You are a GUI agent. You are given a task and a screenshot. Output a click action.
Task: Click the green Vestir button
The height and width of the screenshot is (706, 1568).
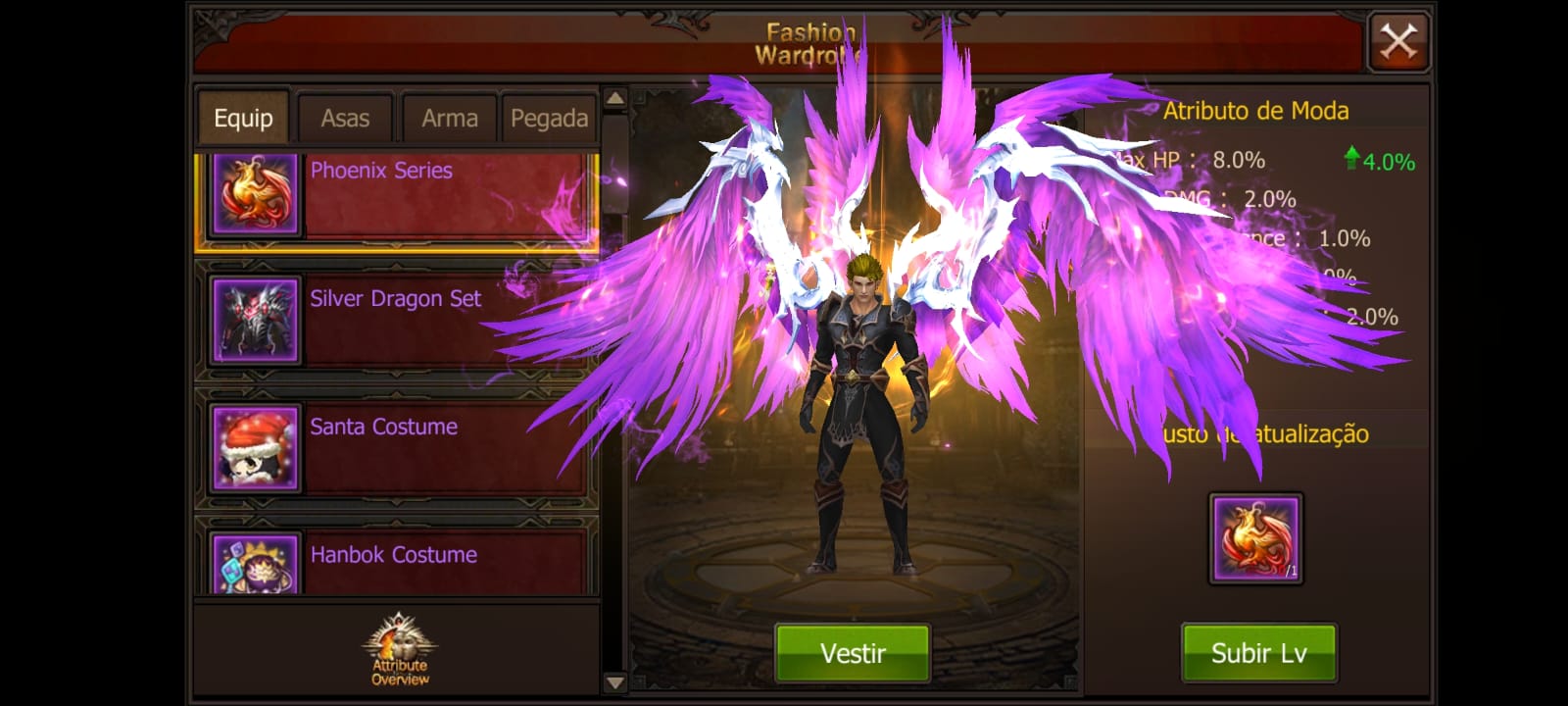tap(853, 653)
